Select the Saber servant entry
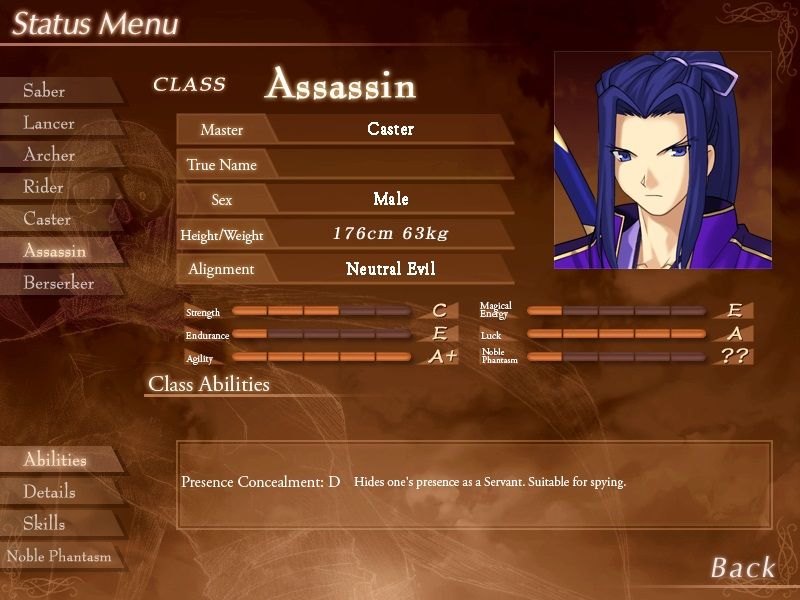The width and height of the screenshot is (800, 600). (x=45, y=91)
